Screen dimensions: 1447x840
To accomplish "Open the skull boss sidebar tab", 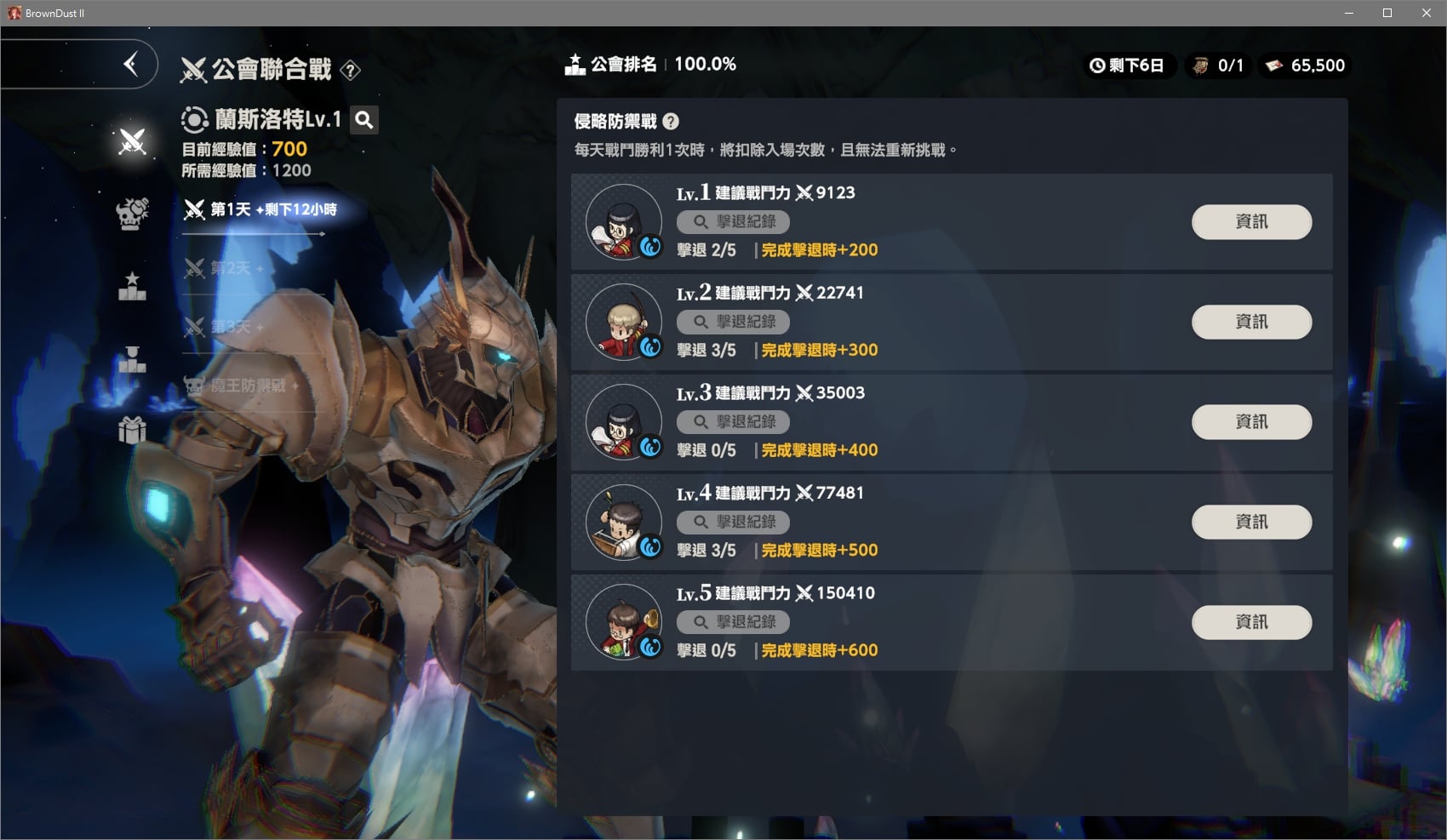I will click(132, 214).
